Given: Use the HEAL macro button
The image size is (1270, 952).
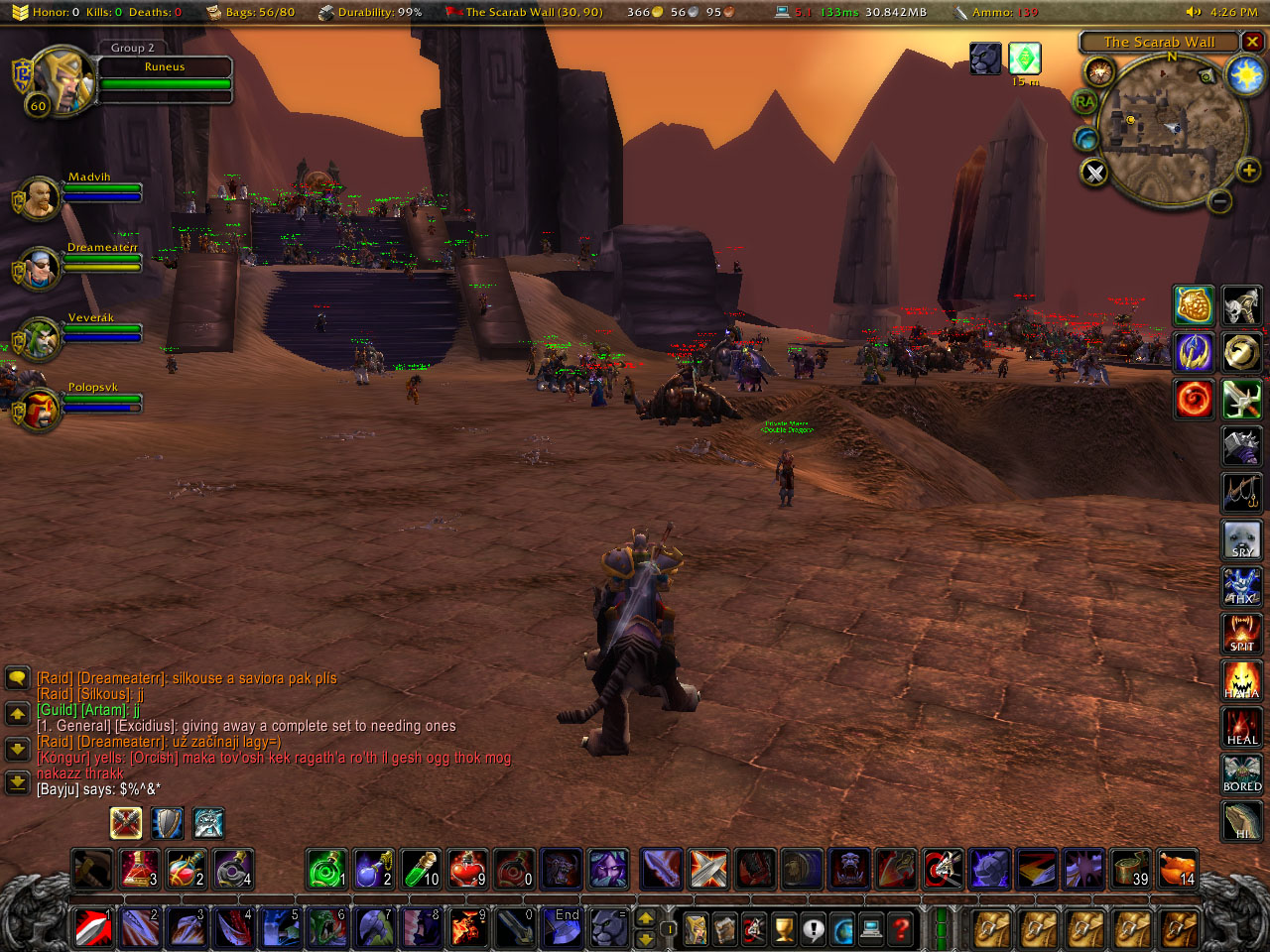Looking at the screenshot, I should [1241, 727].
